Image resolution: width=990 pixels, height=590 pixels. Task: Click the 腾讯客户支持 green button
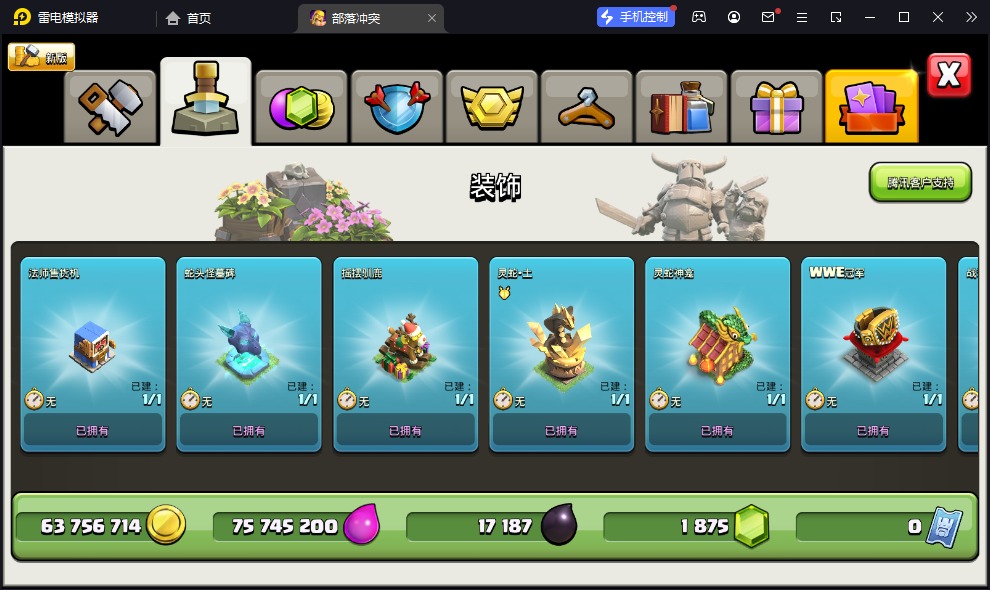[x=920, y=182]
